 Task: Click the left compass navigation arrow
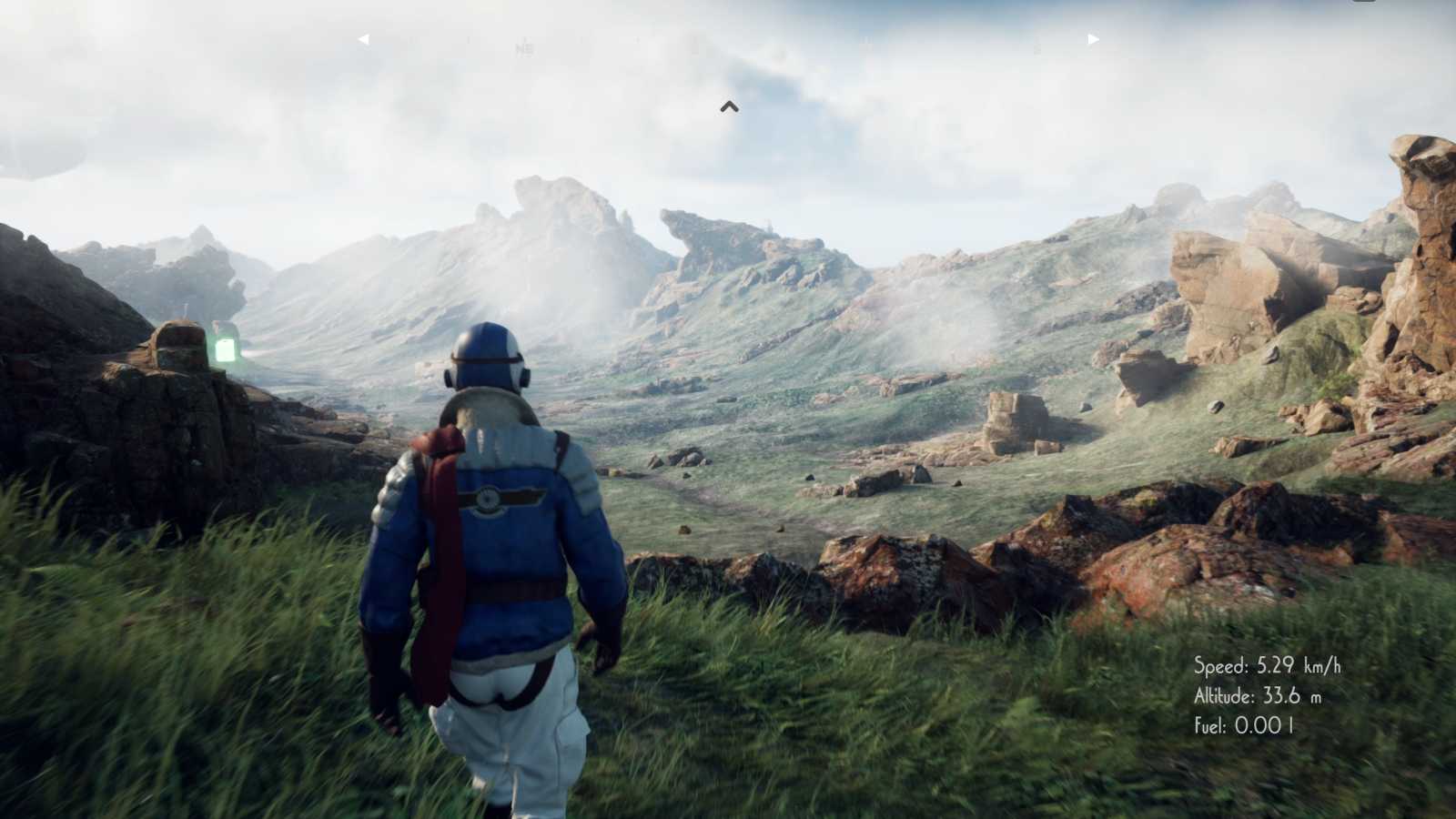(365, 38)
